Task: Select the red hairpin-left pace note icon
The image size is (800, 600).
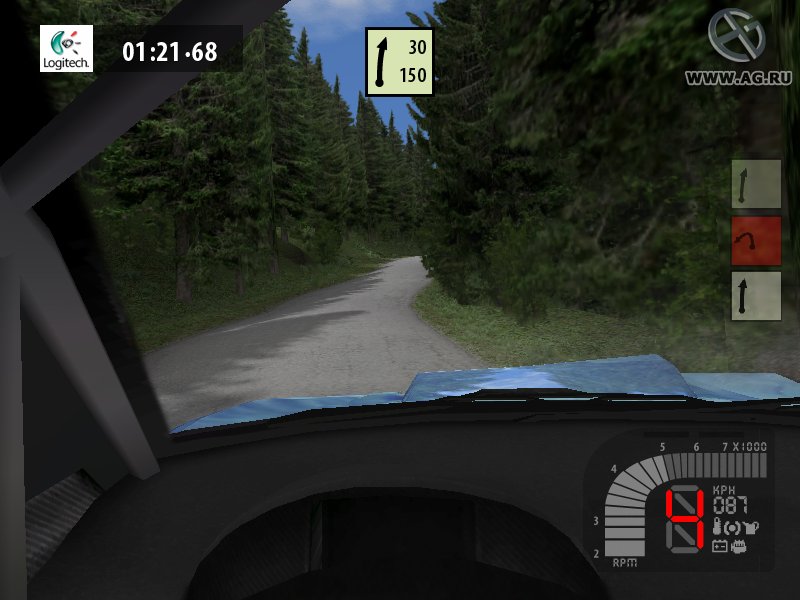Action: tap(755, 240)
